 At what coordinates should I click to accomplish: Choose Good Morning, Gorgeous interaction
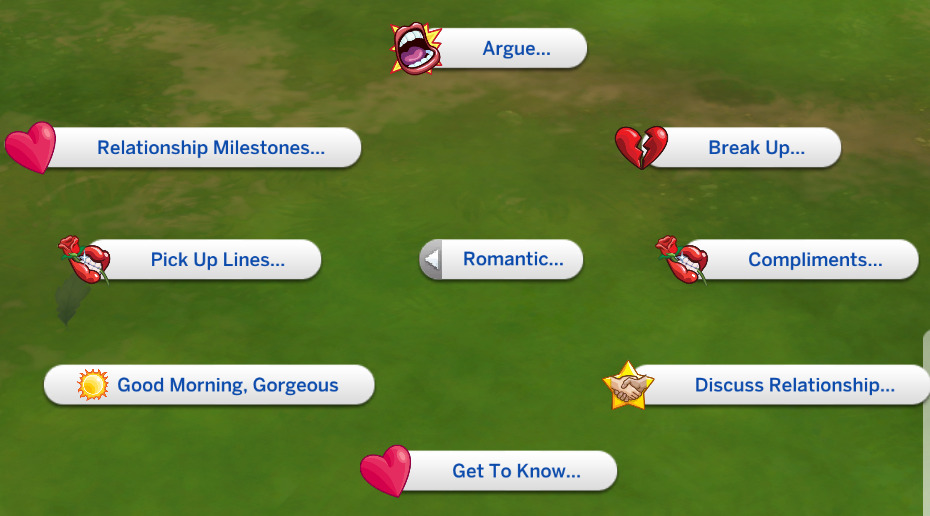[227, 385]
